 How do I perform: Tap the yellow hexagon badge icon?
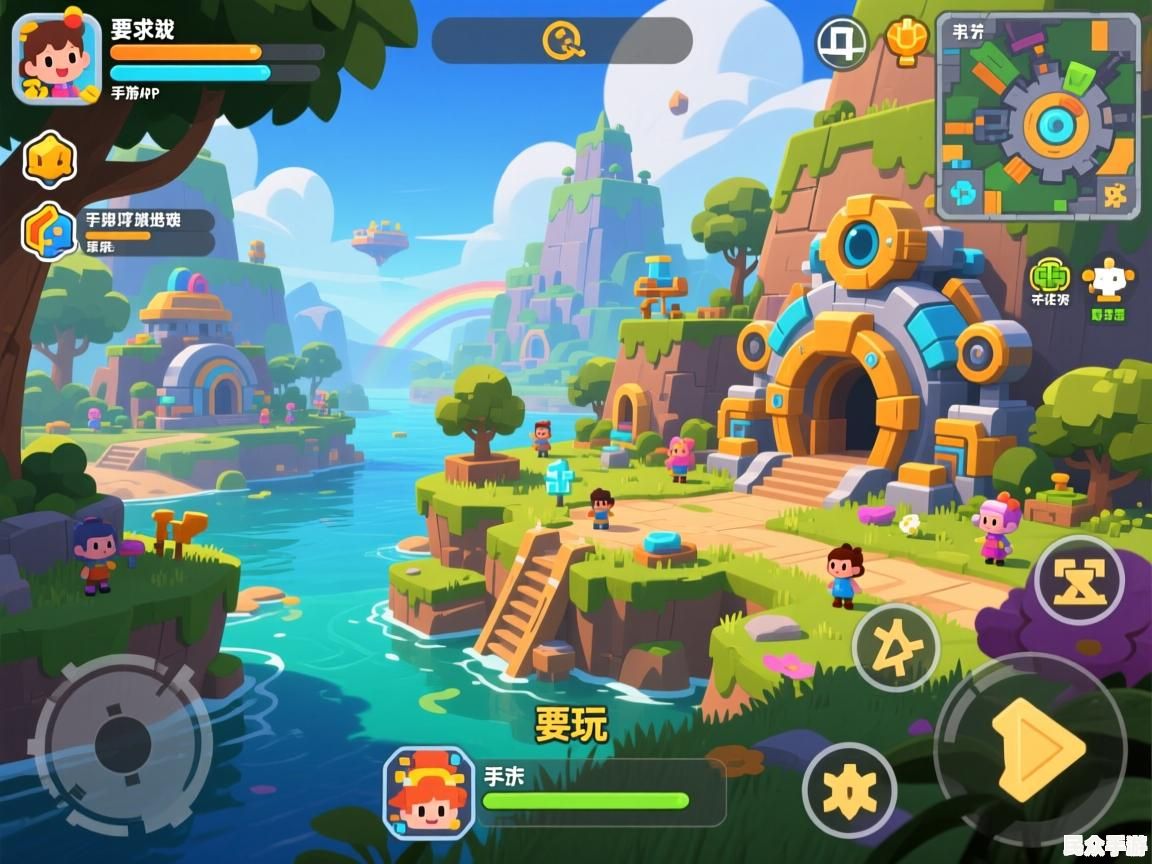tap(50, 158)
